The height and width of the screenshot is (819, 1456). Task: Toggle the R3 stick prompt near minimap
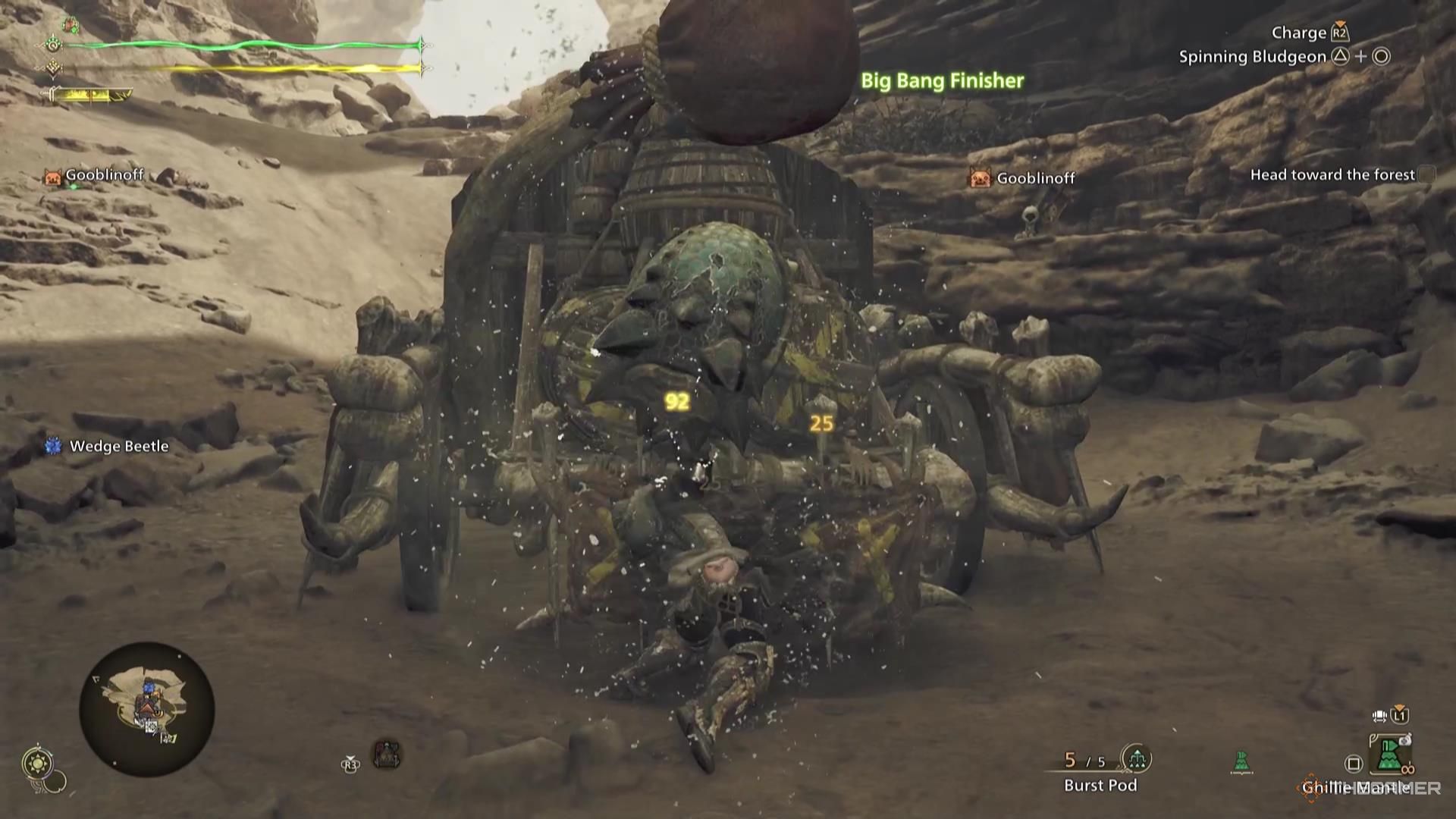point(350,764)
